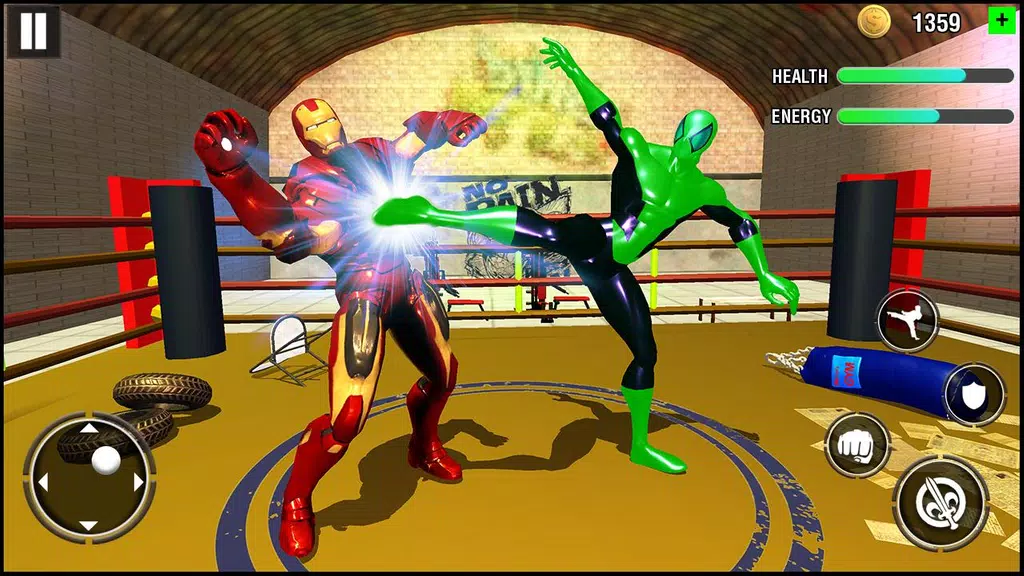Pause the game with the pause button
This screenshot has height=576, width=1024.
tap(33, 31)
